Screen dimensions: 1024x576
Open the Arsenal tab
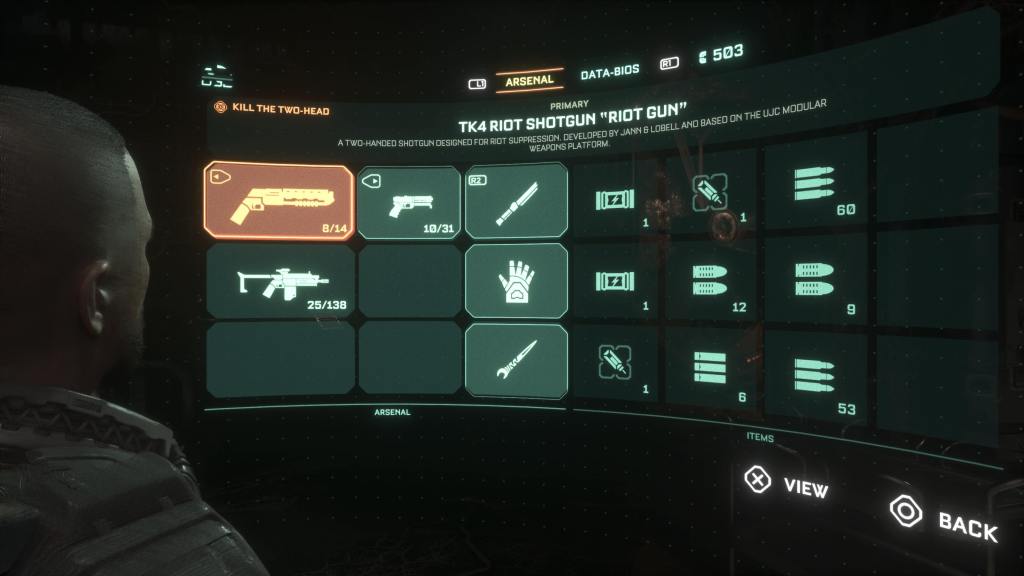click(529, 78)
